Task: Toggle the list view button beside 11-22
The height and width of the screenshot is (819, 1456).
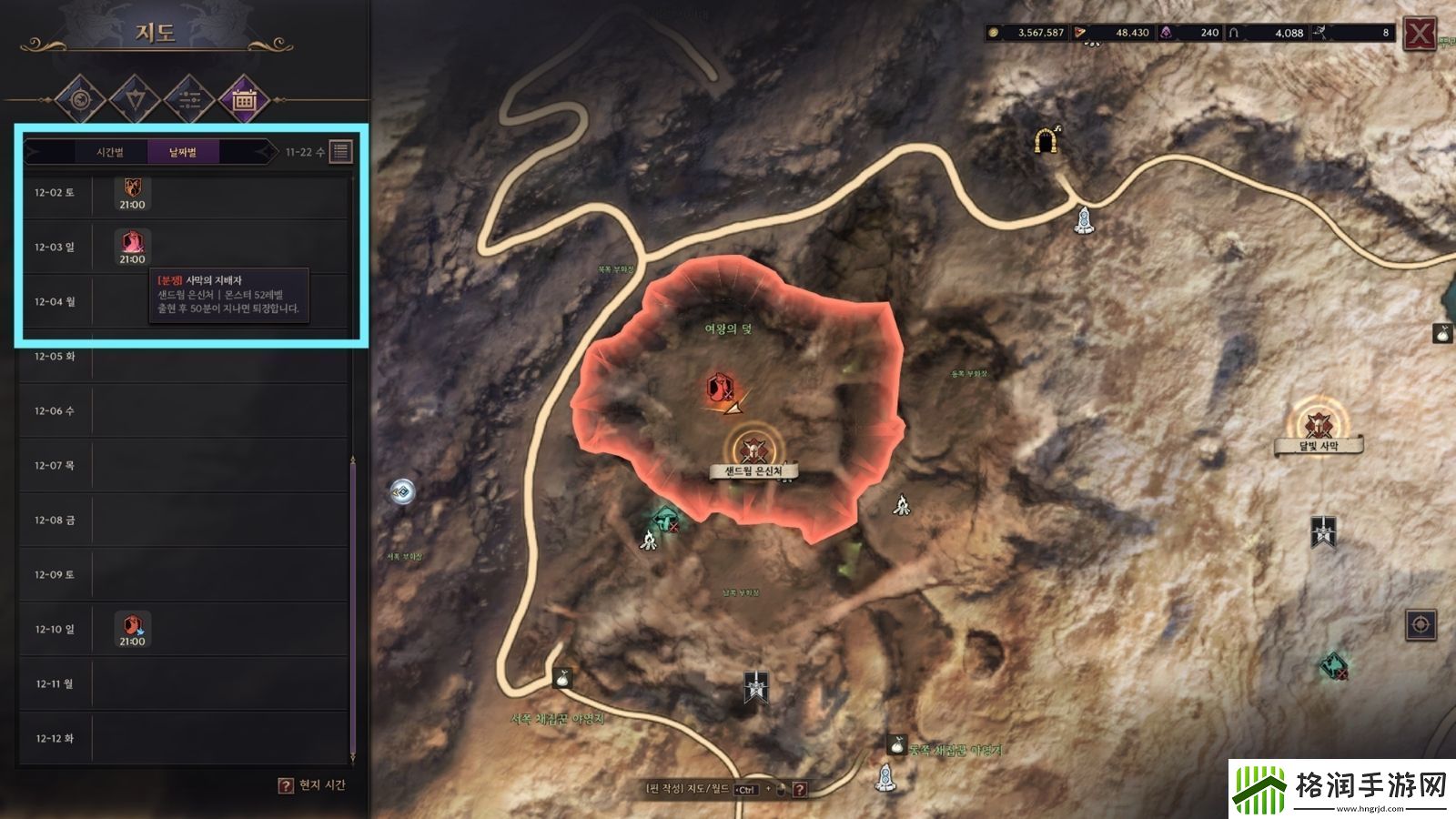Action: point(340,152)
